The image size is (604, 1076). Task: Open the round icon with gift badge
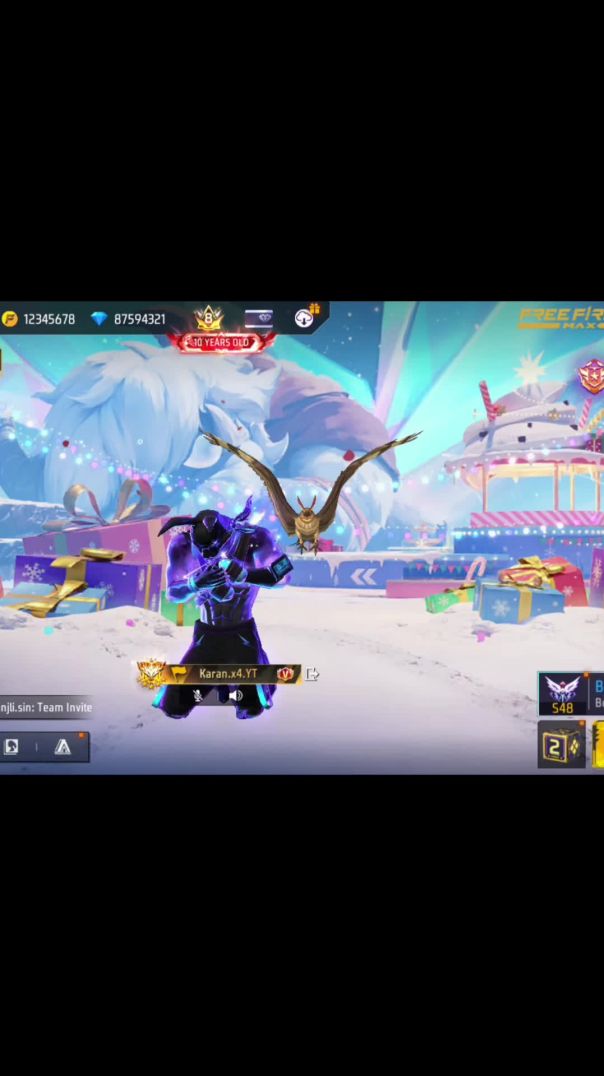(x=305, y=318)
